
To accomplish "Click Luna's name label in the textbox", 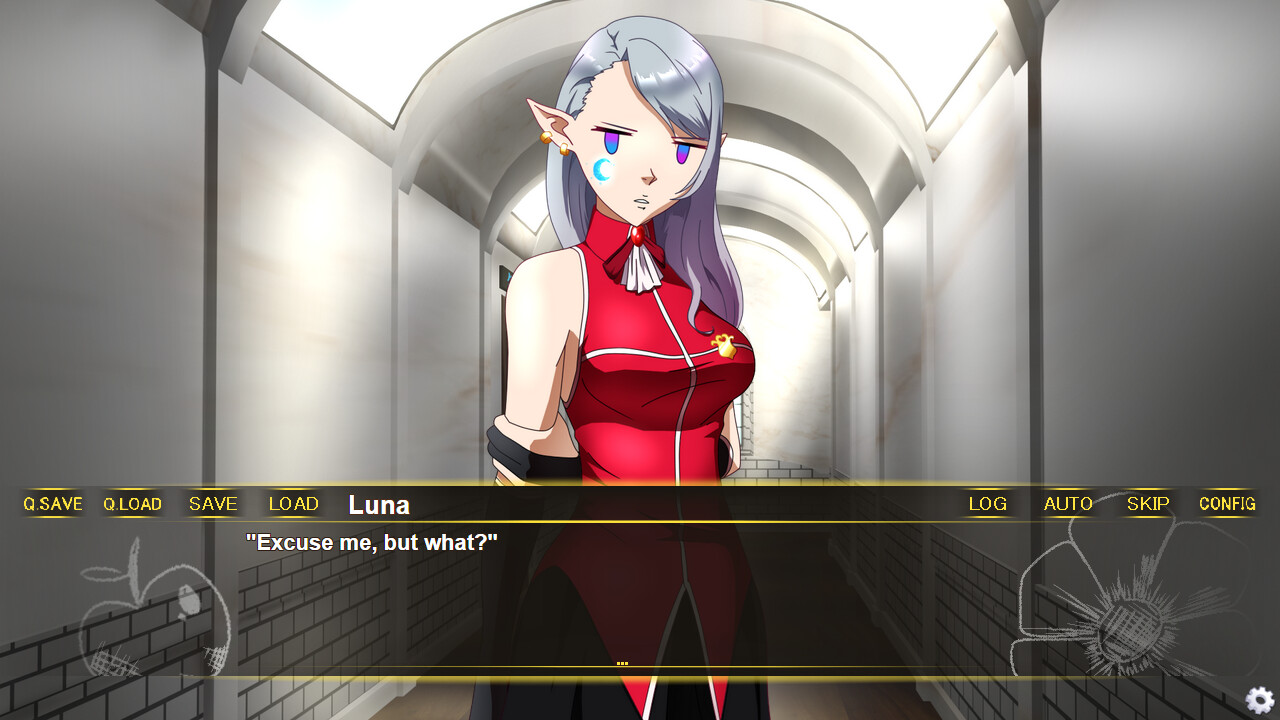I will point(378,504).
